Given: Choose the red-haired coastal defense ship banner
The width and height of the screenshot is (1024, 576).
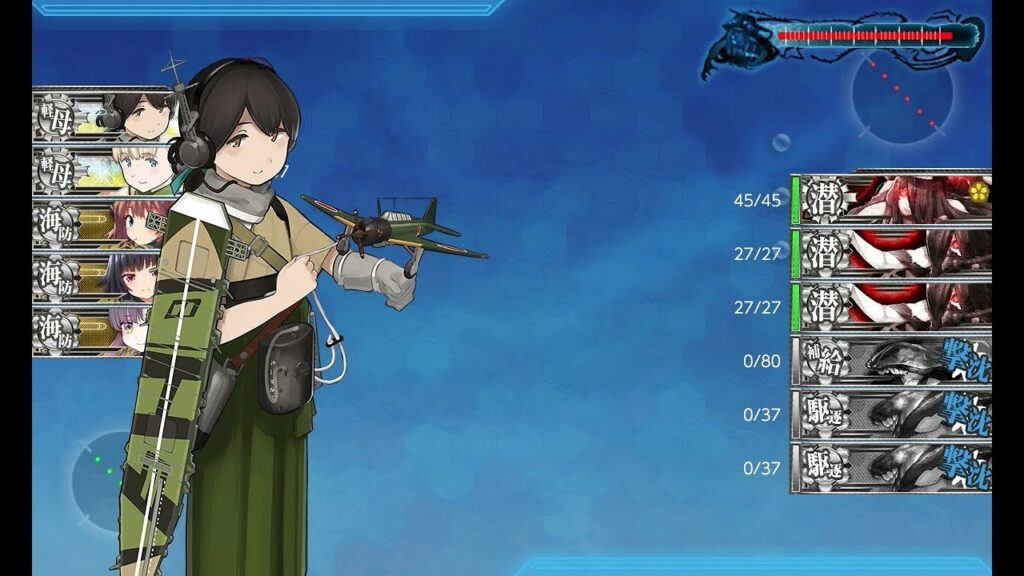Looking at the screenshot, I should coord(100,223).
